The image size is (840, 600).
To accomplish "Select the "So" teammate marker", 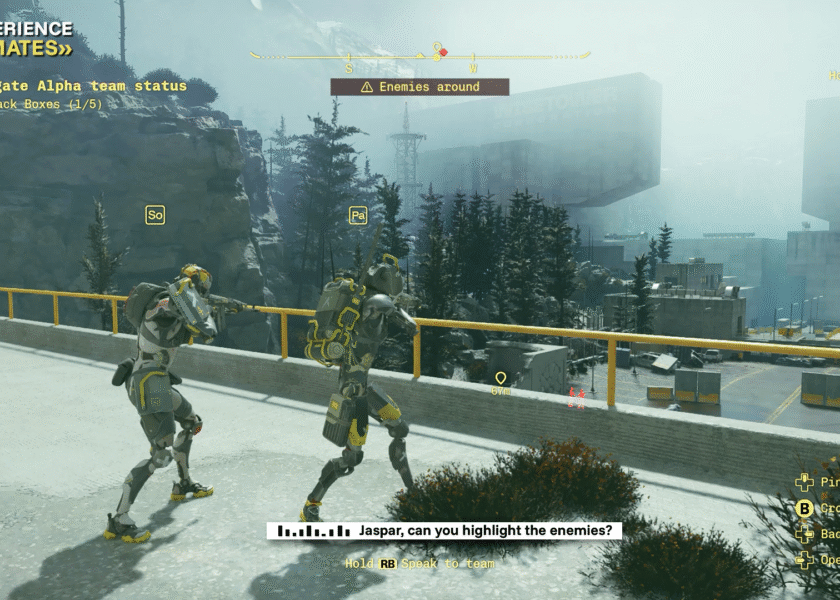I will 155,215.
